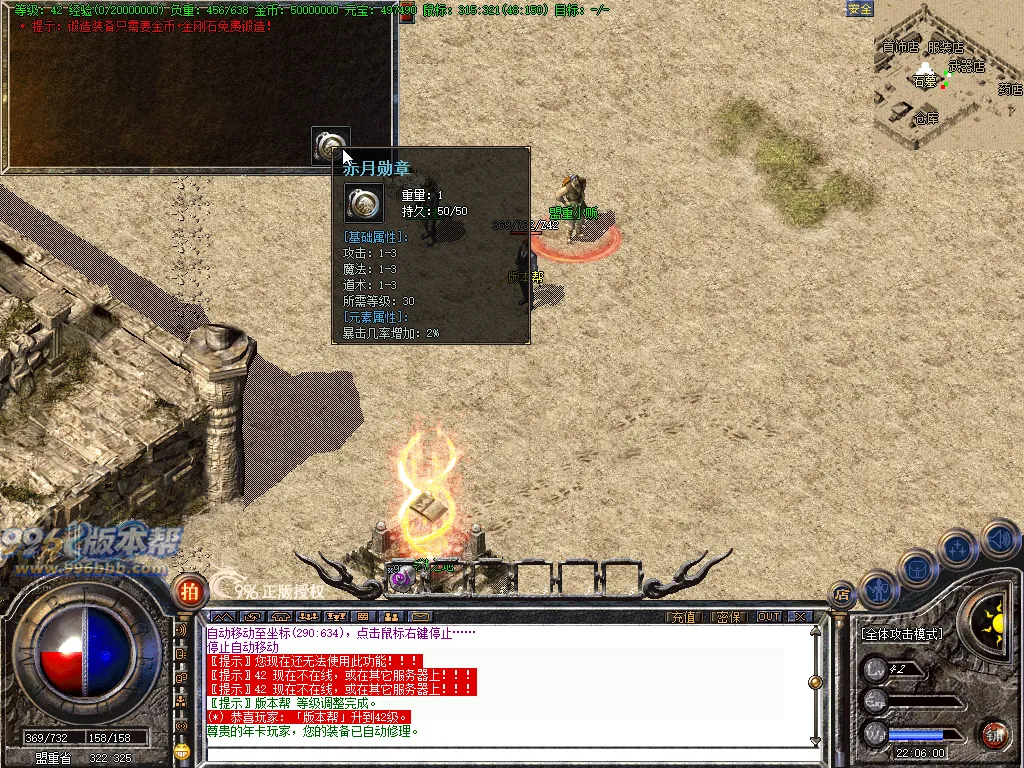Viewport: 1024px width, 768px height.
Task: Open the character equipment panel
Action: click(877, 589)
